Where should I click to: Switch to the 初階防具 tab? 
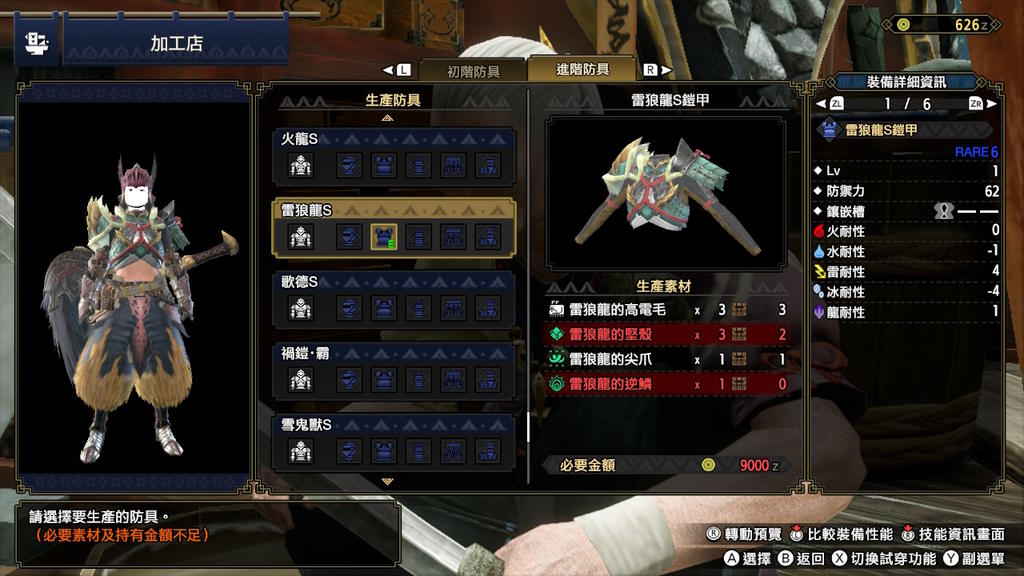tap(473, 71)
